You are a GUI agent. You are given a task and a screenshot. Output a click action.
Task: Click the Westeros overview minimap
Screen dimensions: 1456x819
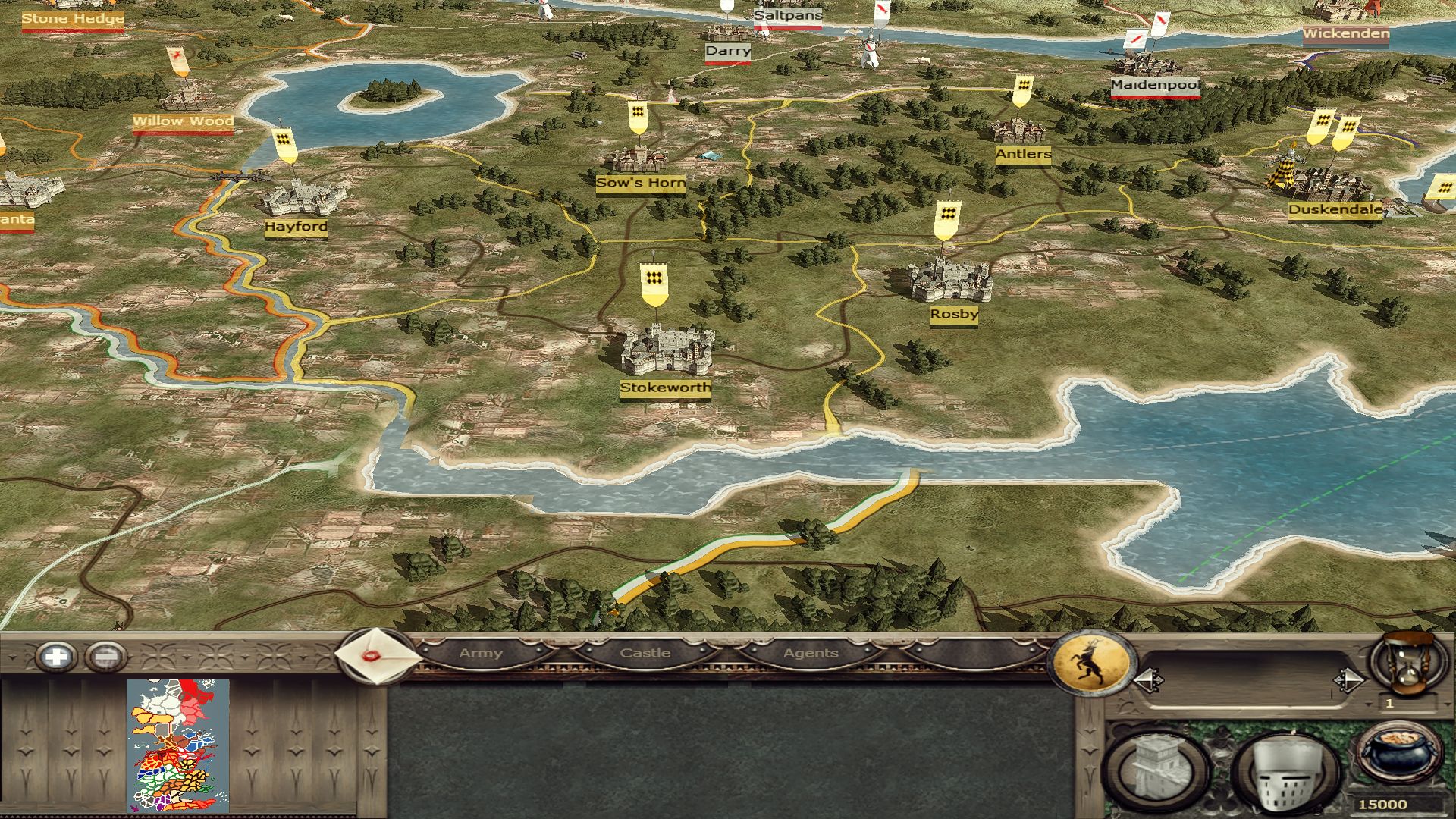click(177, 745)
